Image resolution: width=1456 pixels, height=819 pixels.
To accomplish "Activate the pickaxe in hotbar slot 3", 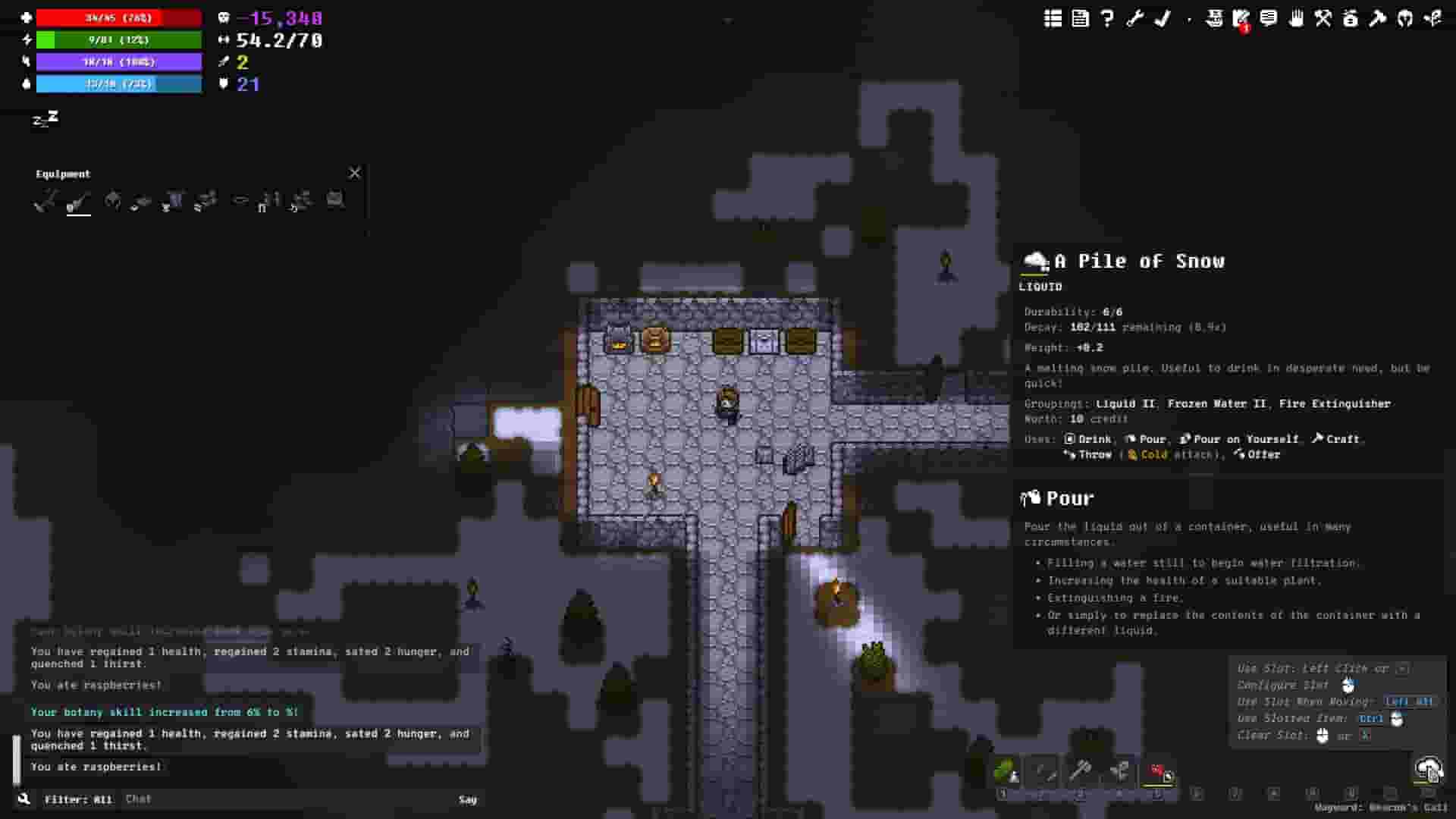I will click(1082, 773).
